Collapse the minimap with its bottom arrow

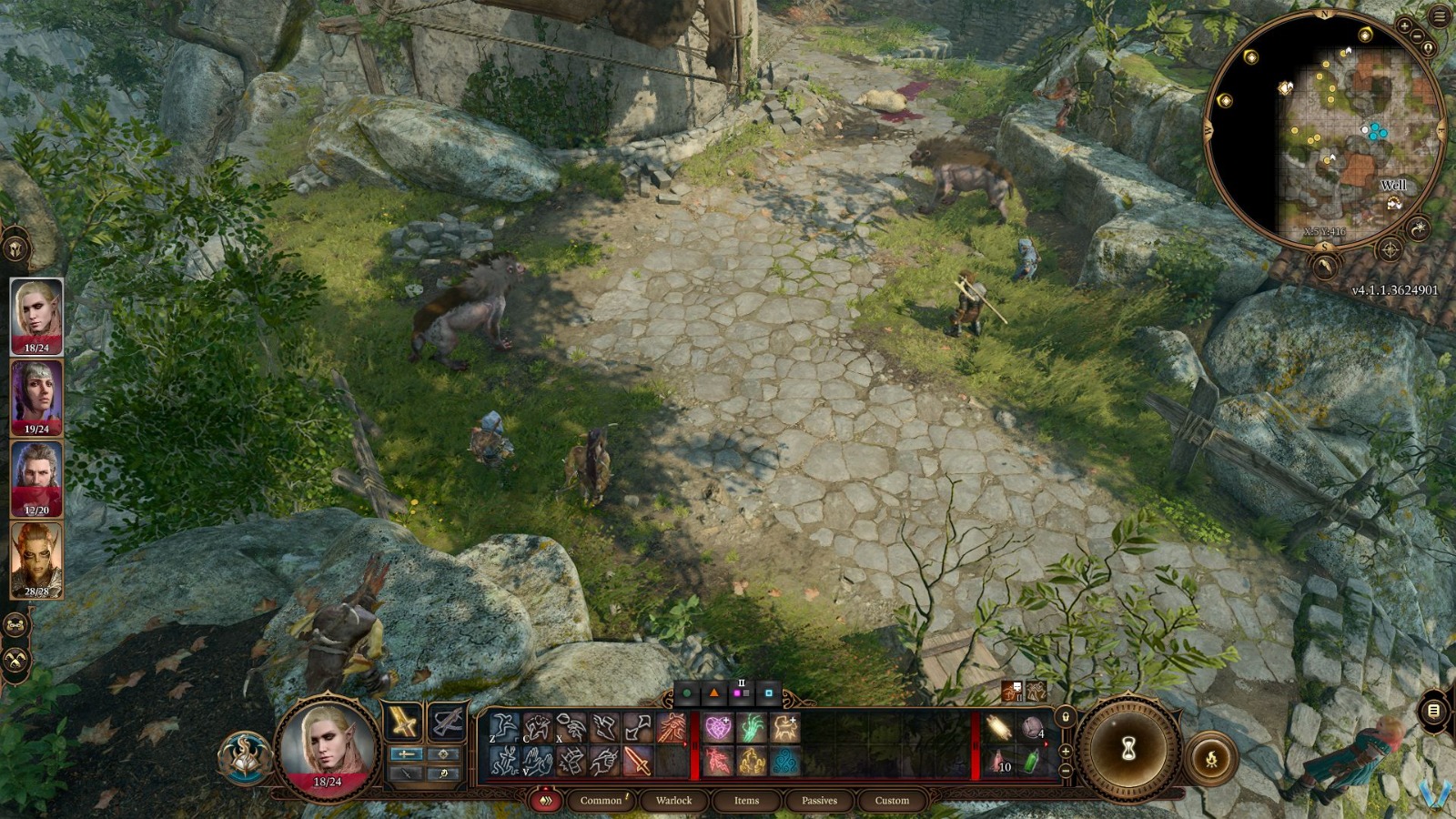tap(1325, 268)
